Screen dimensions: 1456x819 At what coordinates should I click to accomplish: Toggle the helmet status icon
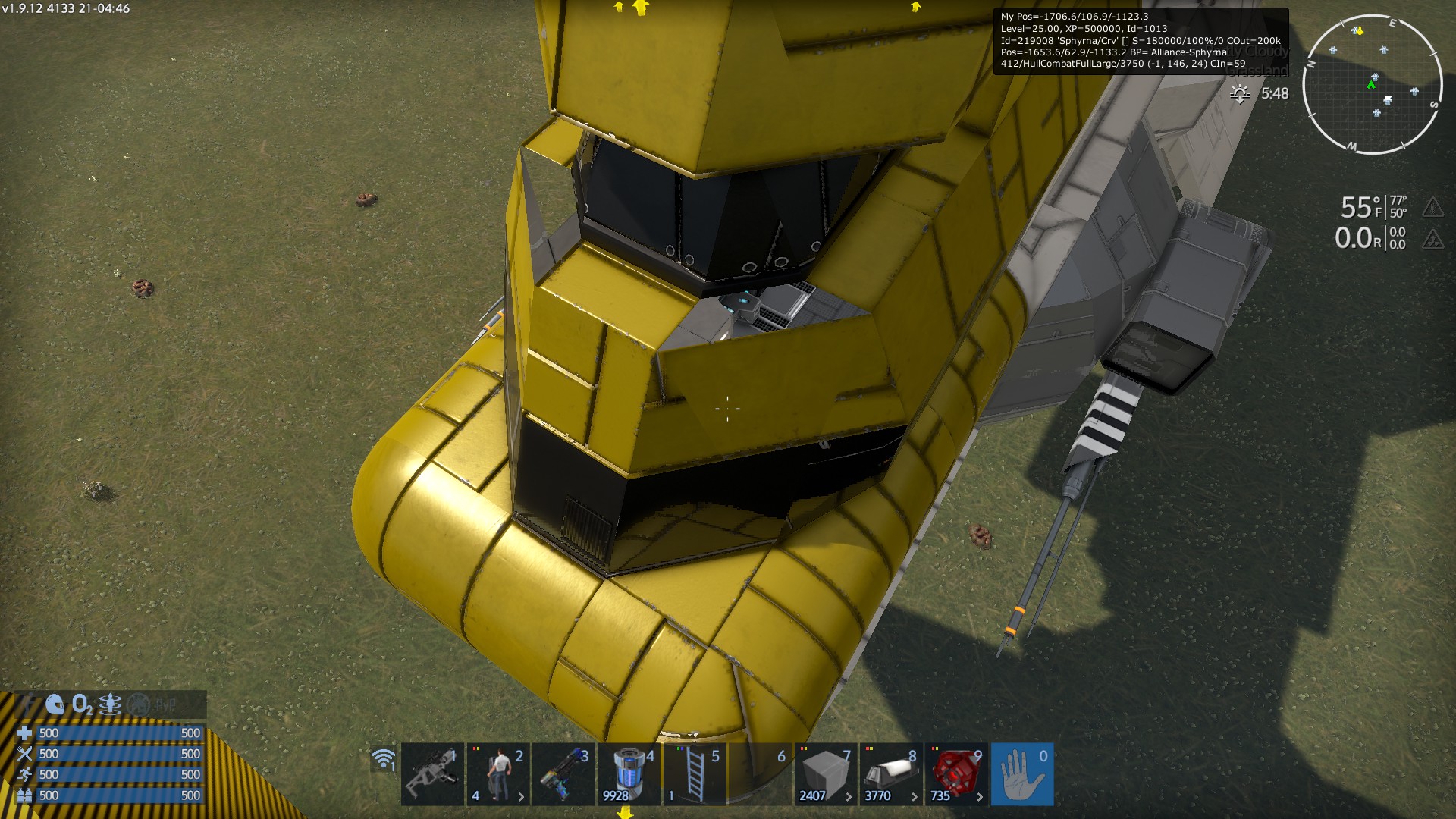(x=55, y=704)
